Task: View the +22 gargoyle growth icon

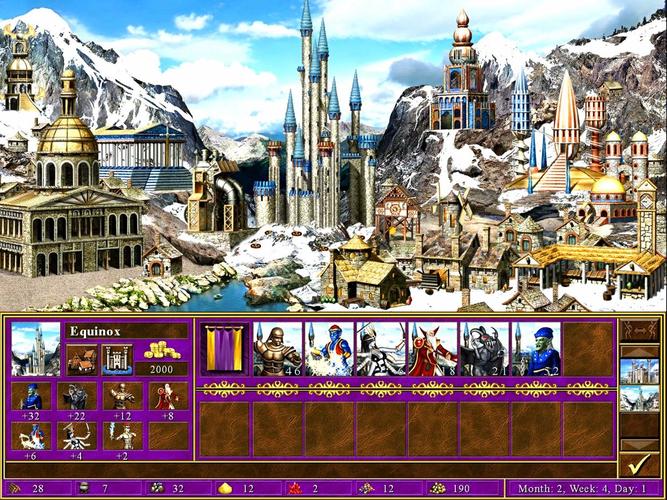Action: click(77, 397)
